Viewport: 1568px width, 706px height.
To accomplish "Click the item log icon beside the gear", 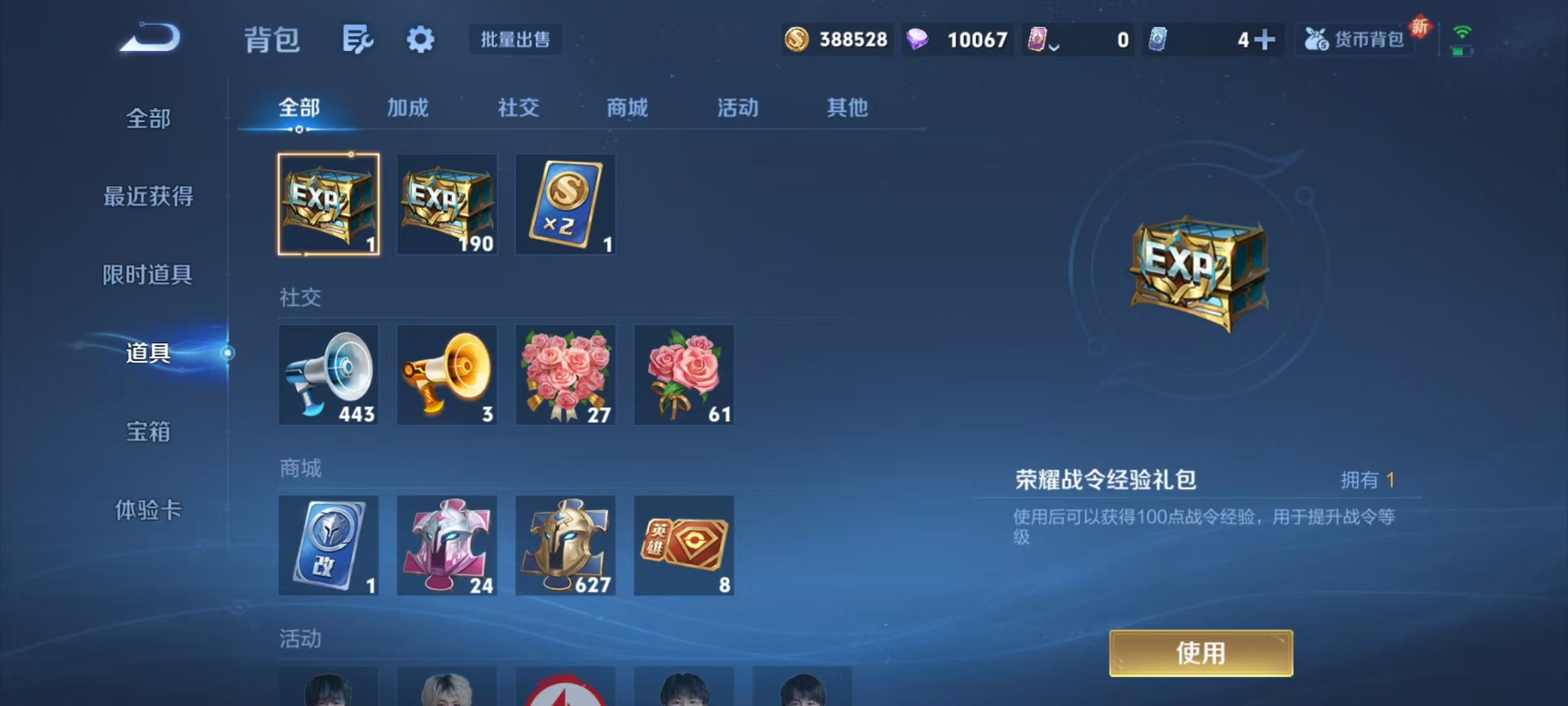I will pyautogui.click(x=357, y=39).
